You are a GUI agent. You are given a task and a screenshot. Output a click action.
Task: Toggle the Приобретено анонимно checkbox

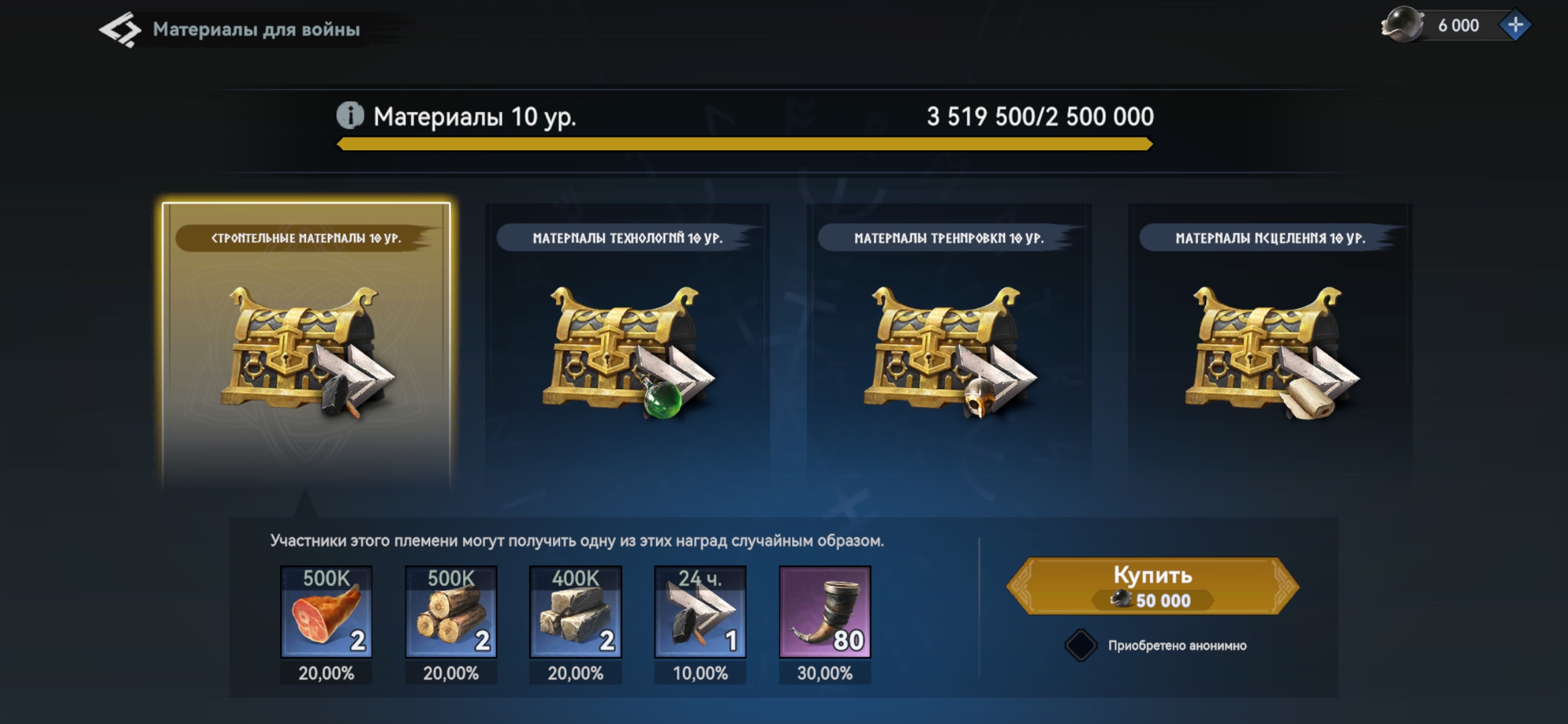point(1080,646)
